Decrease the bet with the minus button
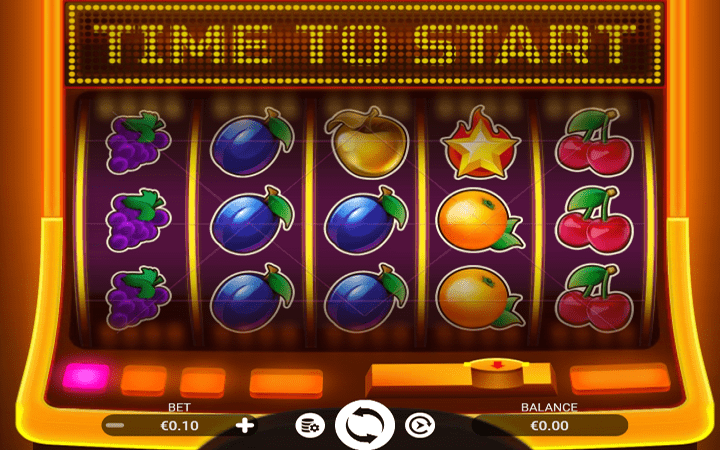 tap(115, 425)
